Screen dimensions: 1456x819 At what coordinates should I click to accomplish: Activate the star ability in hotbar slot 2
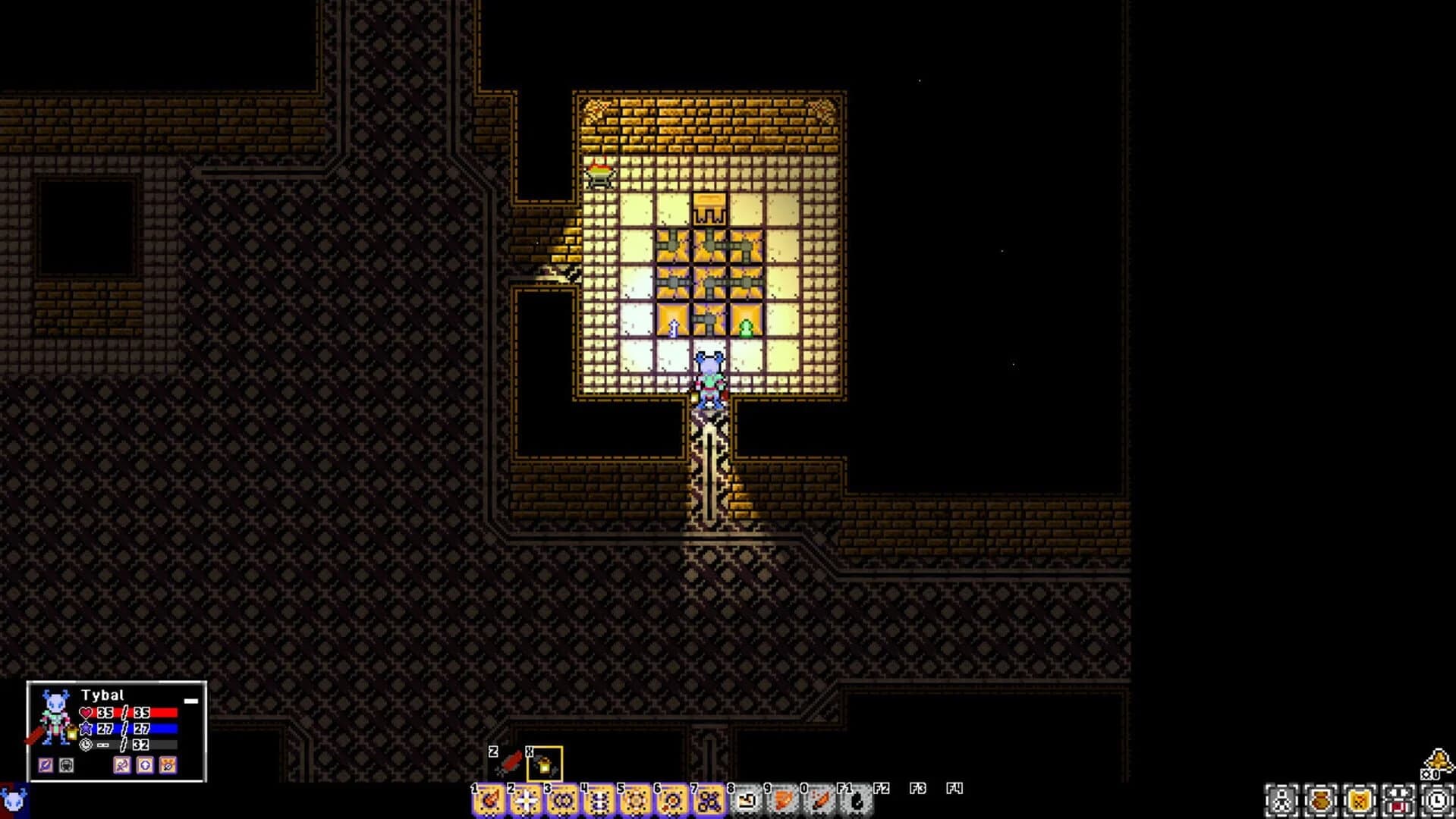click(x=525, y=801)
